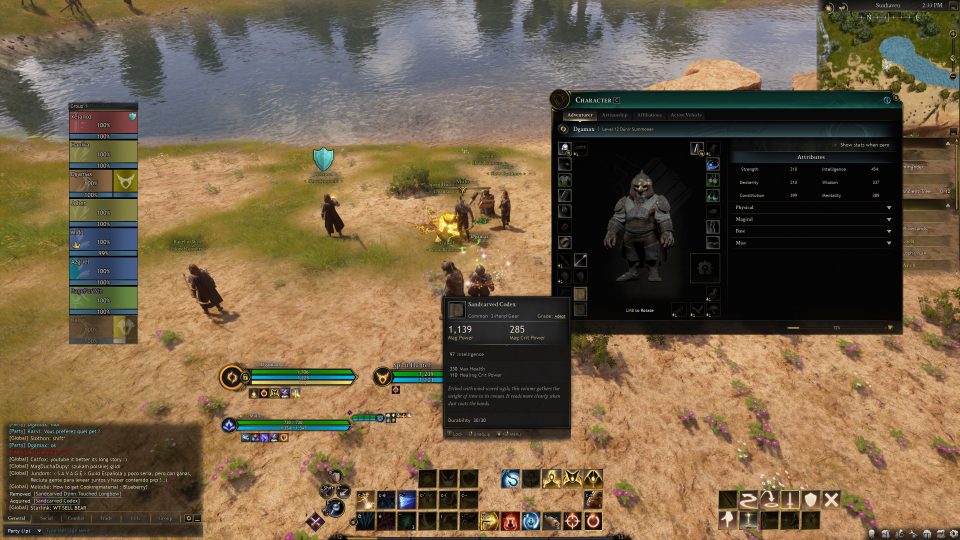This screenshot has height=540, width=960.
Task: Show the Active Vehicle tab
Action: coord(686,115)
